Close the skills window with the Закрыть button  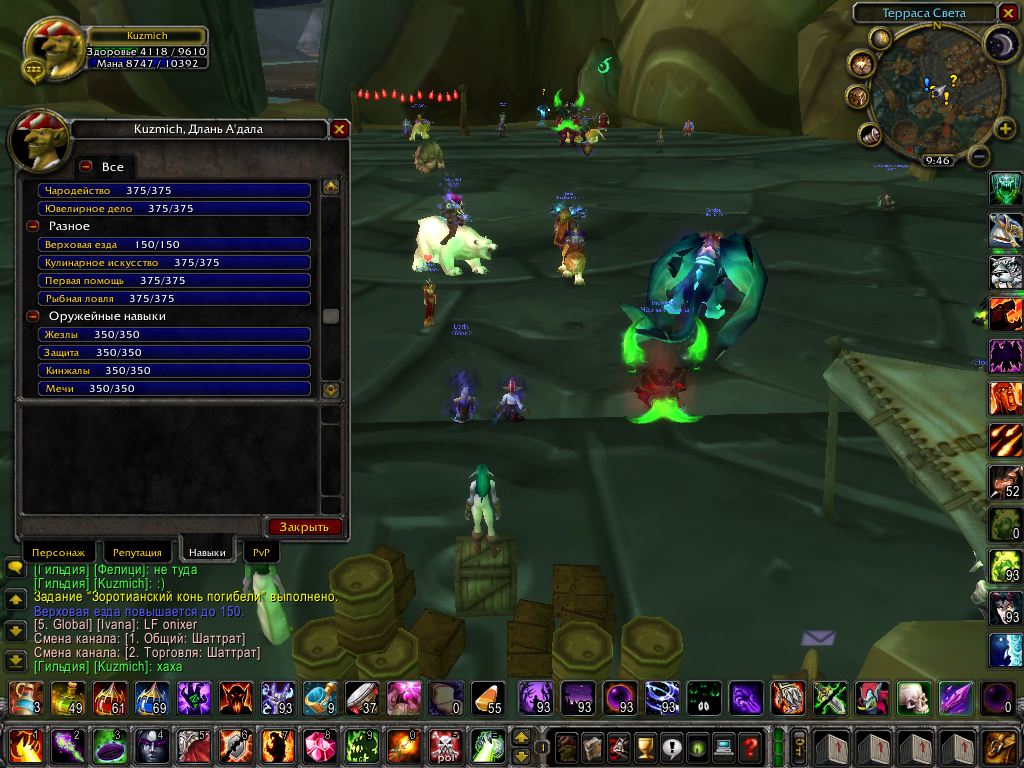tap(304, 527)
